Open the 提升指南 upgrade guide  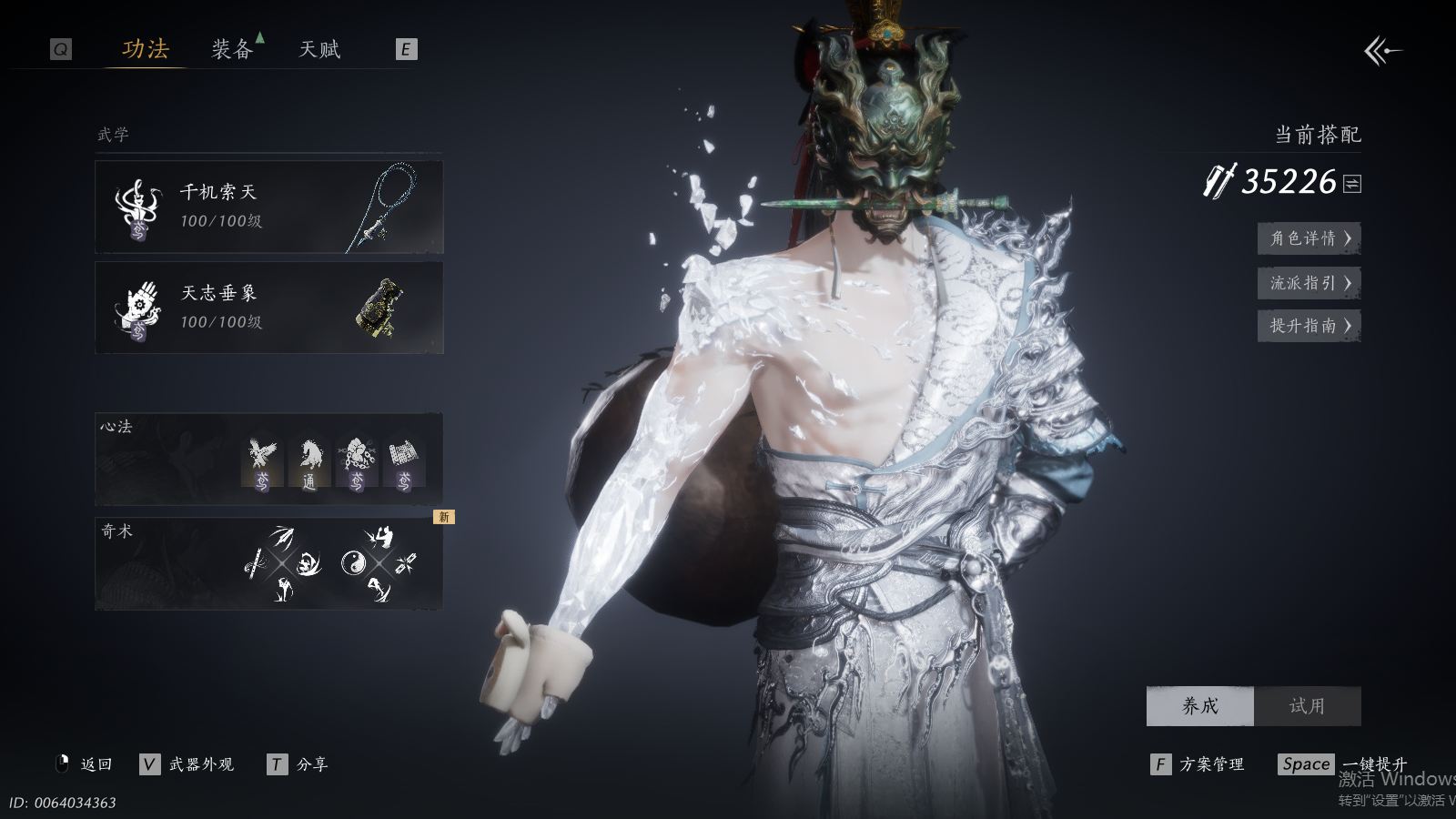pos(1309,326)
